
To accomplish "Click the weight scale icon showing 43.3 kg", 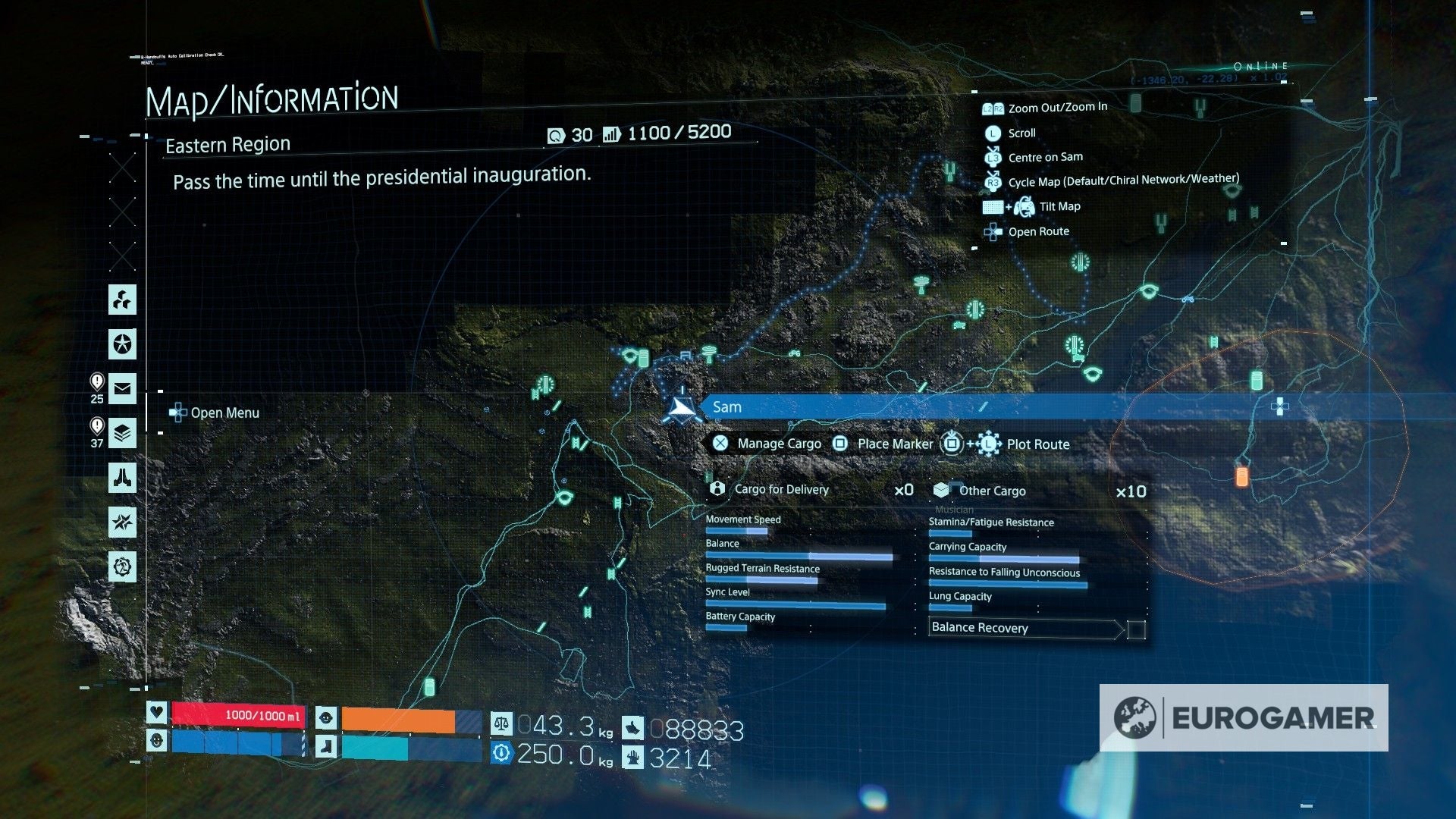I will coord(500,726).
